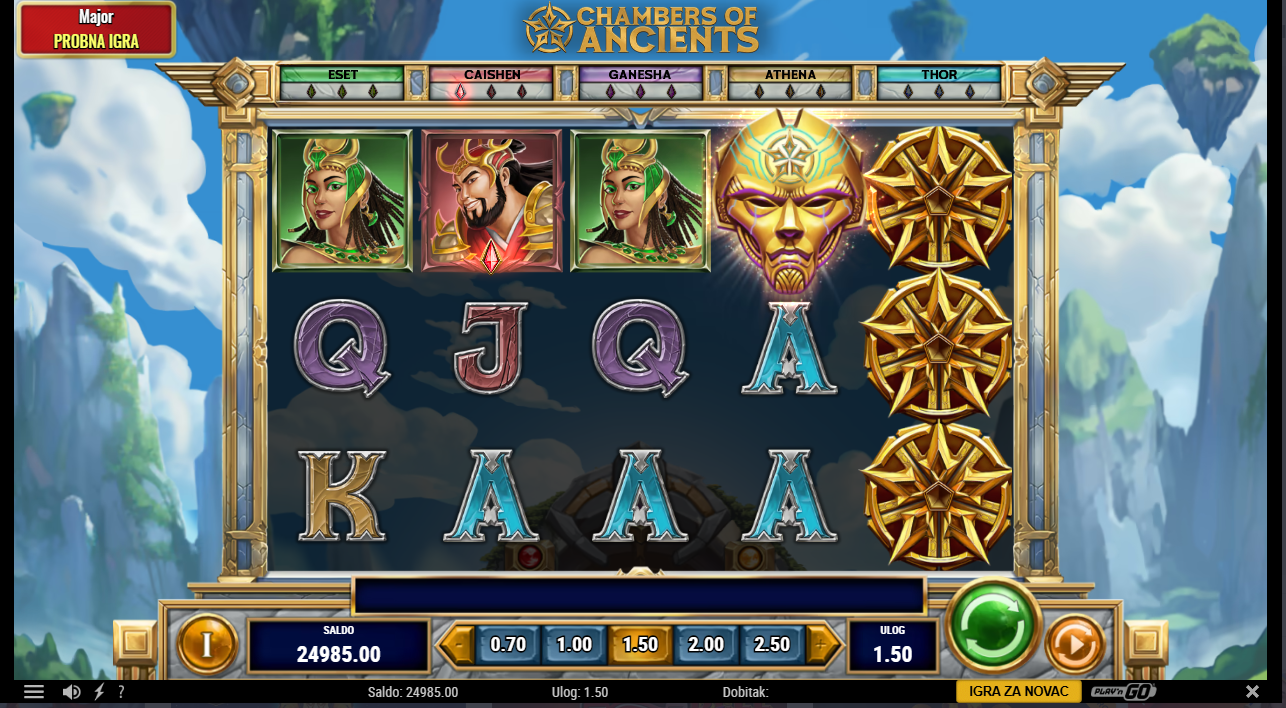1286x708 pixels.
Task: Toggle fast play lightning icon
Action: pyautogui.click(x=99, y=692)
